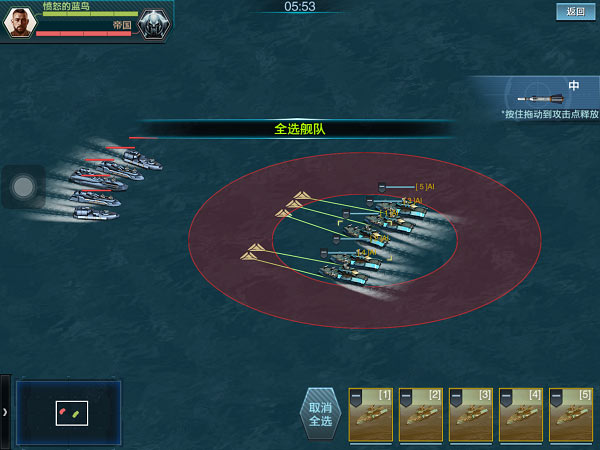The width and height of the screenshot is (600, 450).
Task: Click the 全选舰队 select-all-fleet banner
Action: (299, 129)
